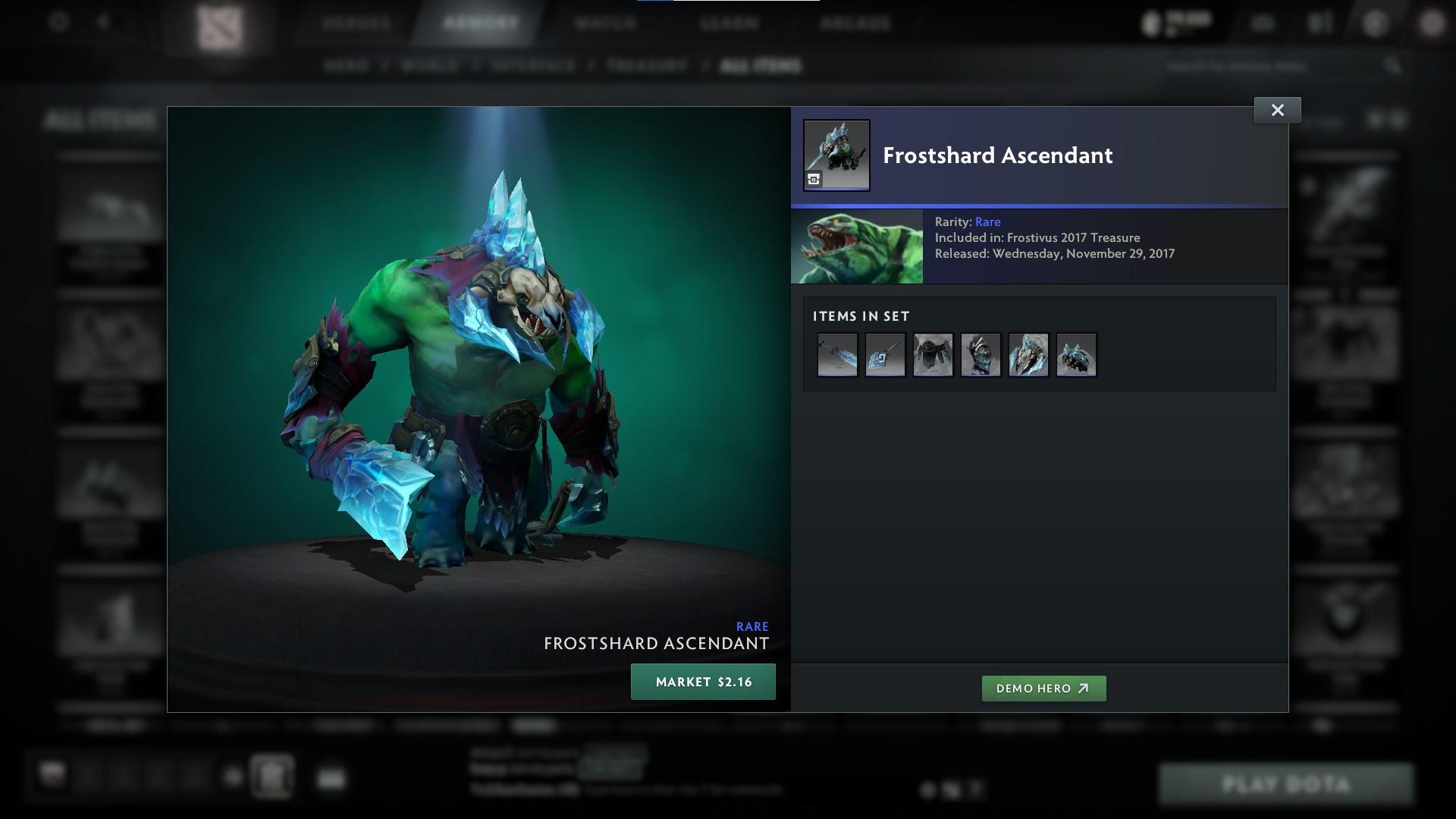Viewport: 1456px width, 819px height.
Task: Open the MARKET listing priced $2.16
Action: click(x=703, y=681)
